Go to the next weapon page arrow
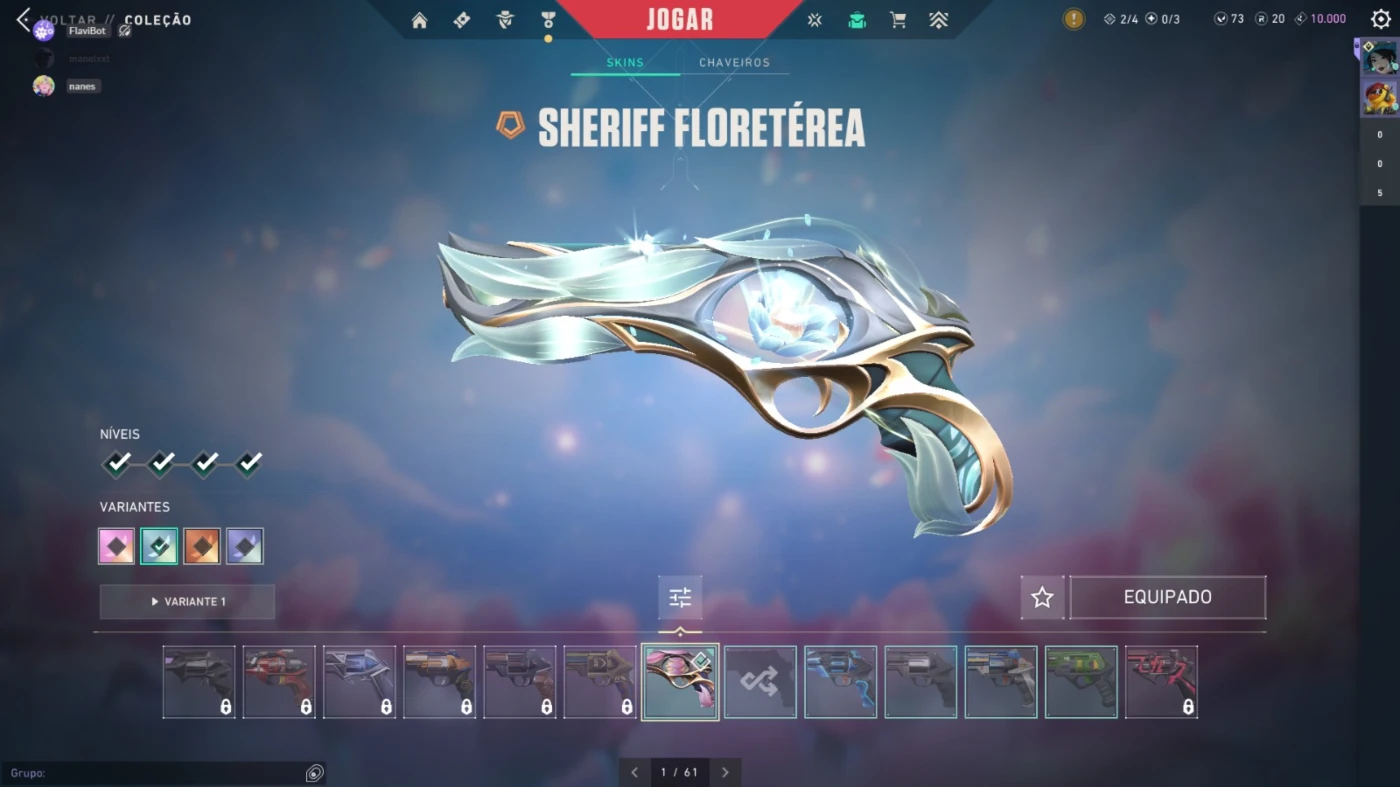This screenshot has height=787, width=1400. [725, 772]
